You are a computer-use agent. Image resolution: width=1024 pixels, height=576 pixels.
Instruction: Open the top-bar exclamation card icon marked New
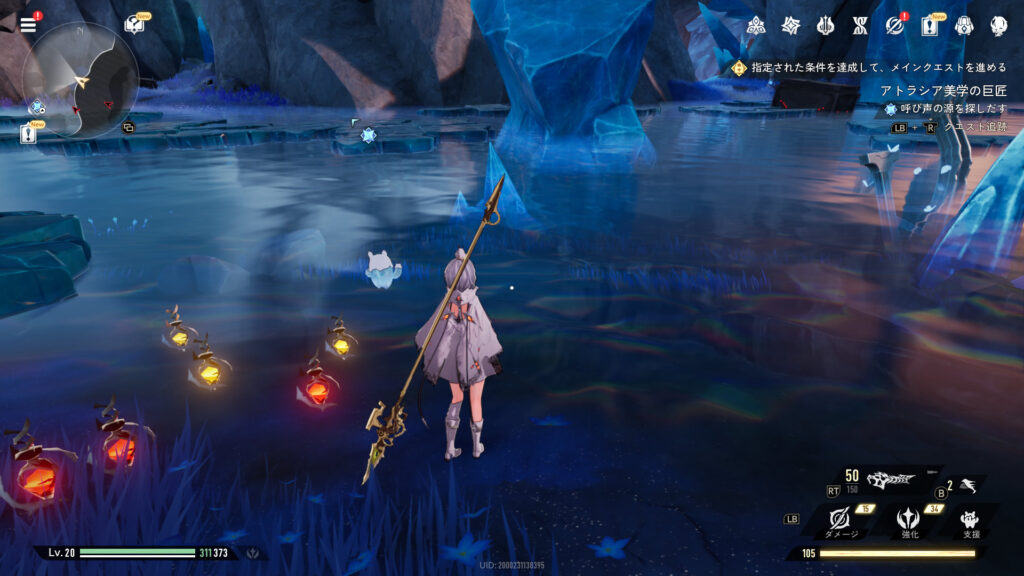(x=929, y=26)
